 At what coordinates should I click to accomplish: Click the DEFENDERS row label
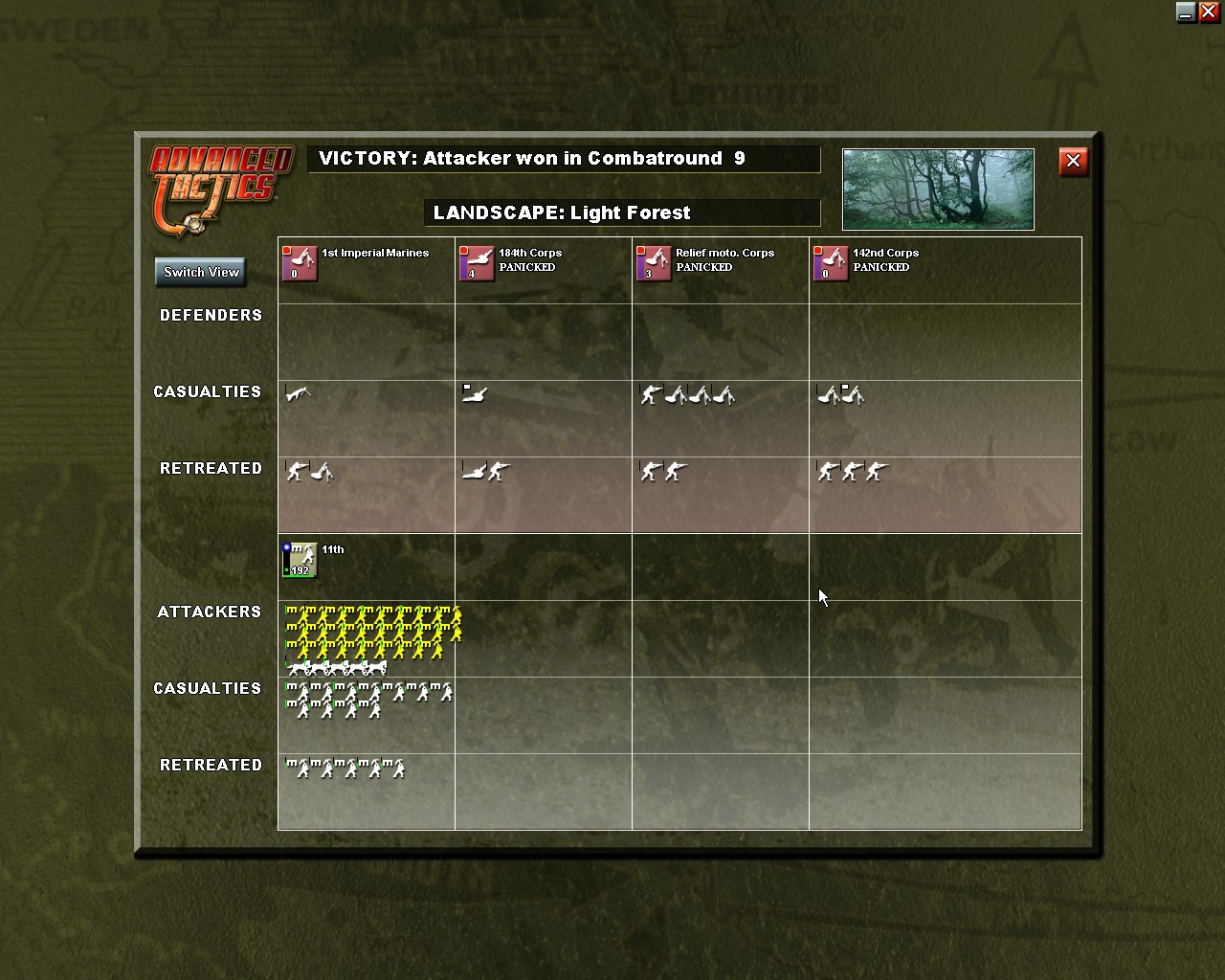coord(212,315)
